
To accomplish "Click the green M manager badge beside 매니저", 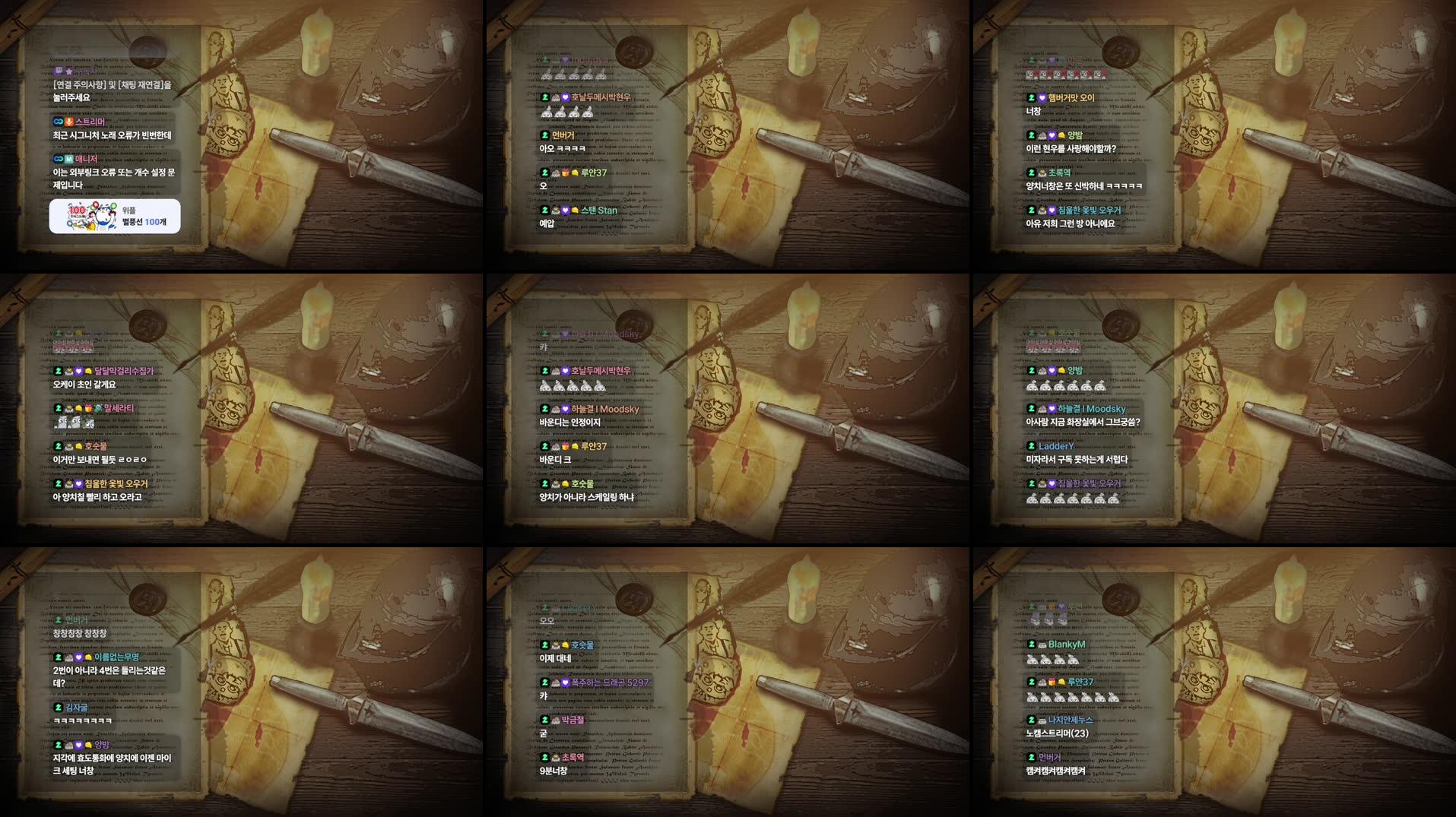I will tap(68, 160).
